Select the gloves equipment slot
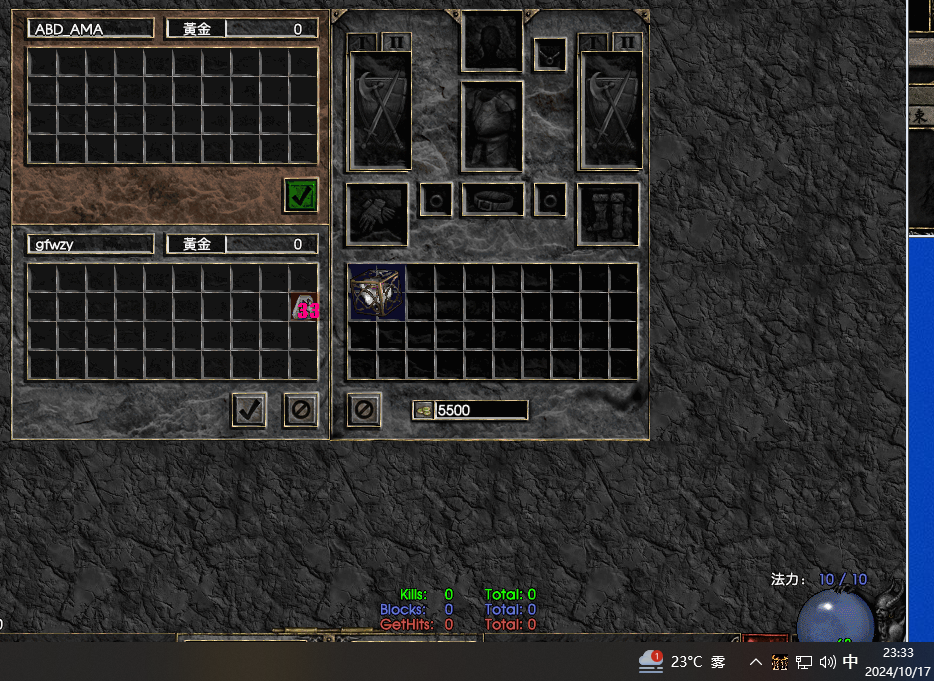 click(x=377, y=214)
